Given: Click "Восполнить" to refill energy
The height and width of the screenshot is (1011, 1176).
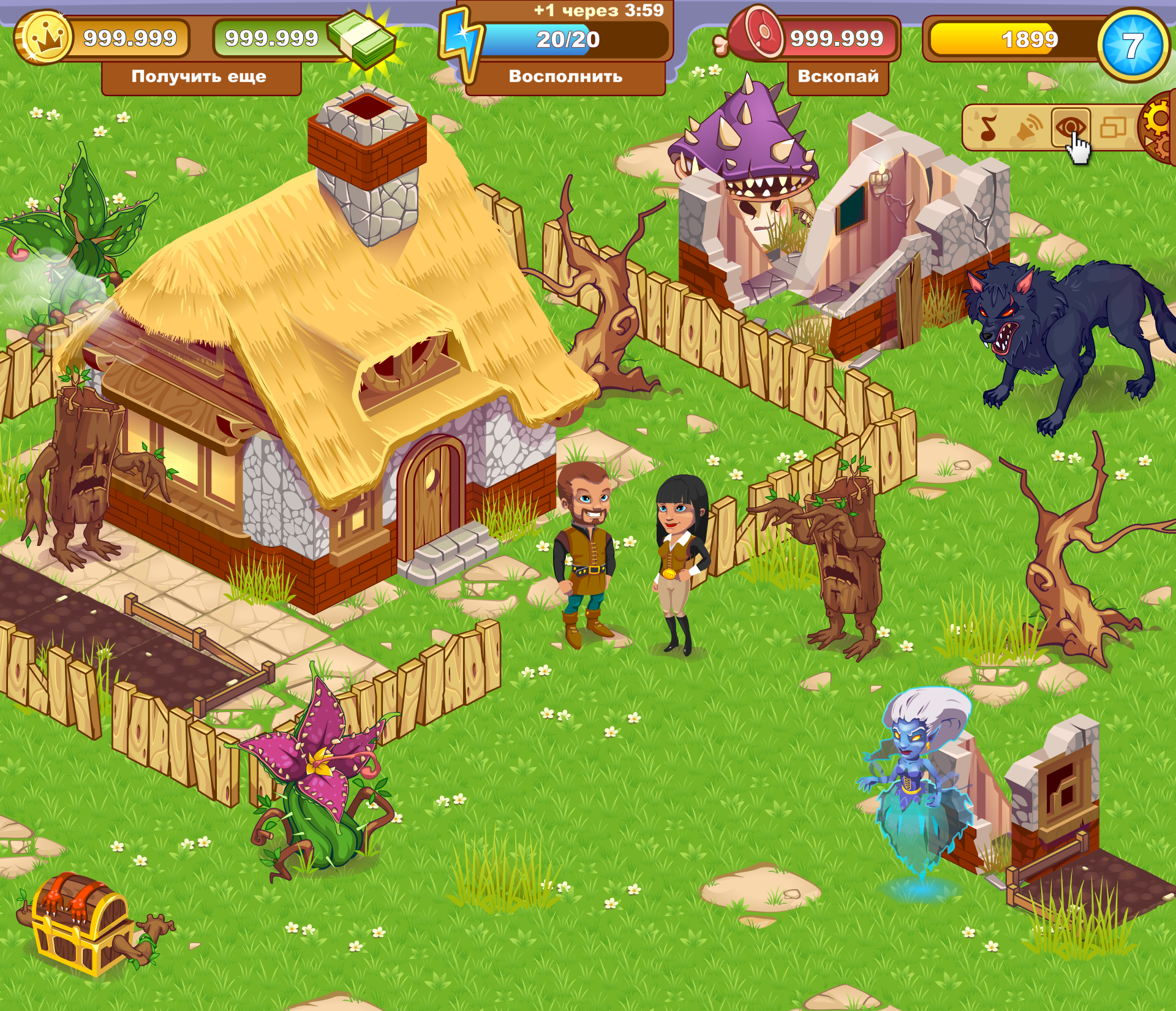Looking at the screenshot, I should 565,77.
